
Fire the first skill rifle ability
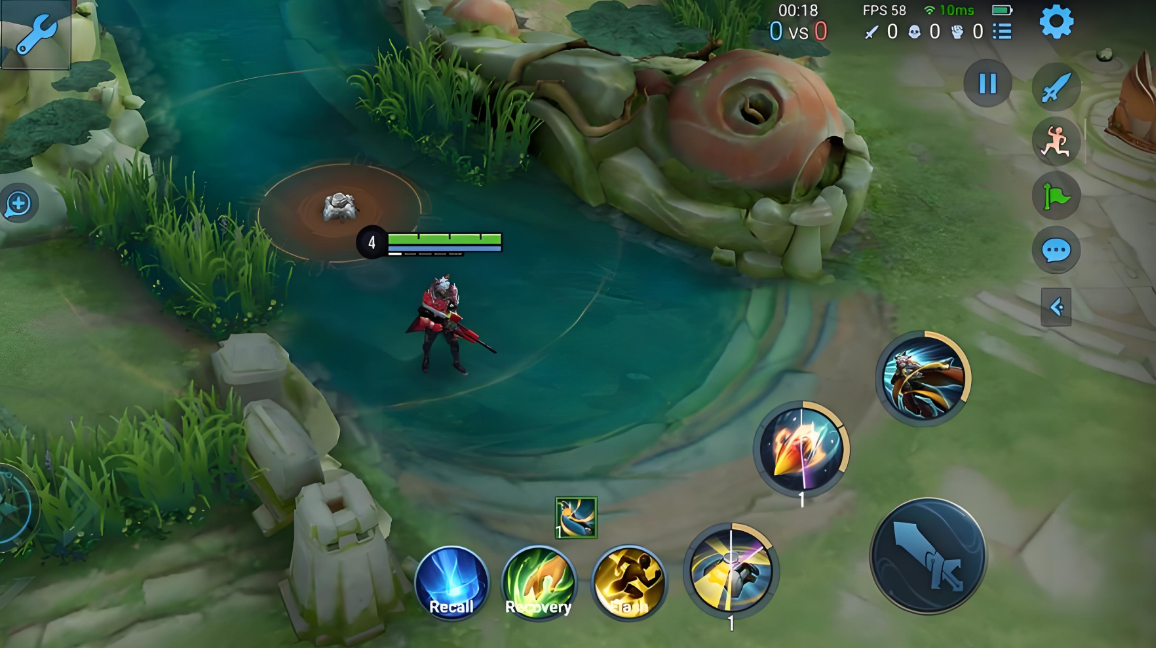[x=731, y=569]
